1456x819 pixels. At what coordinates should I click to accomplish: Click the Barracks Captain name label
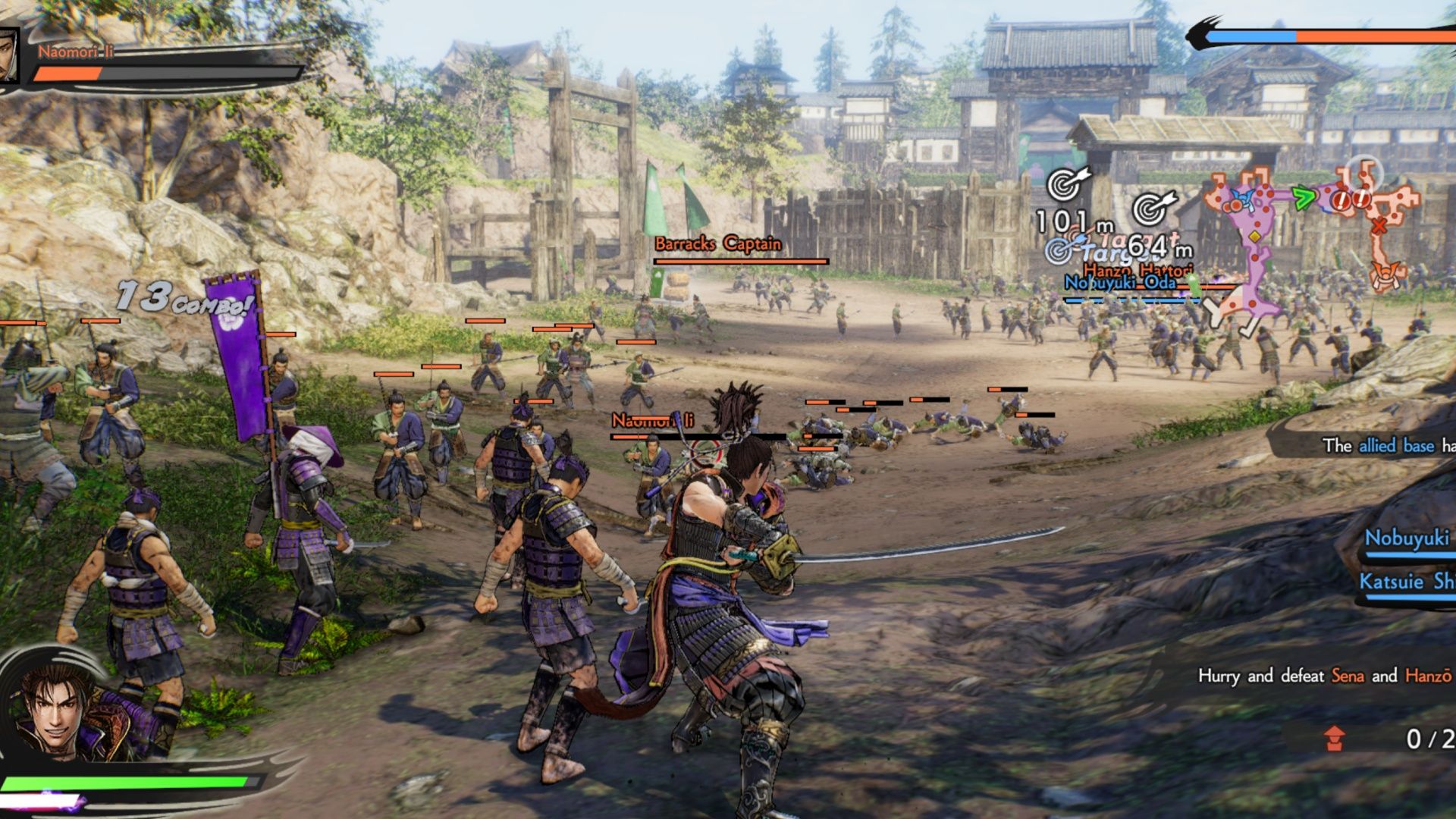tap(717, 244)
